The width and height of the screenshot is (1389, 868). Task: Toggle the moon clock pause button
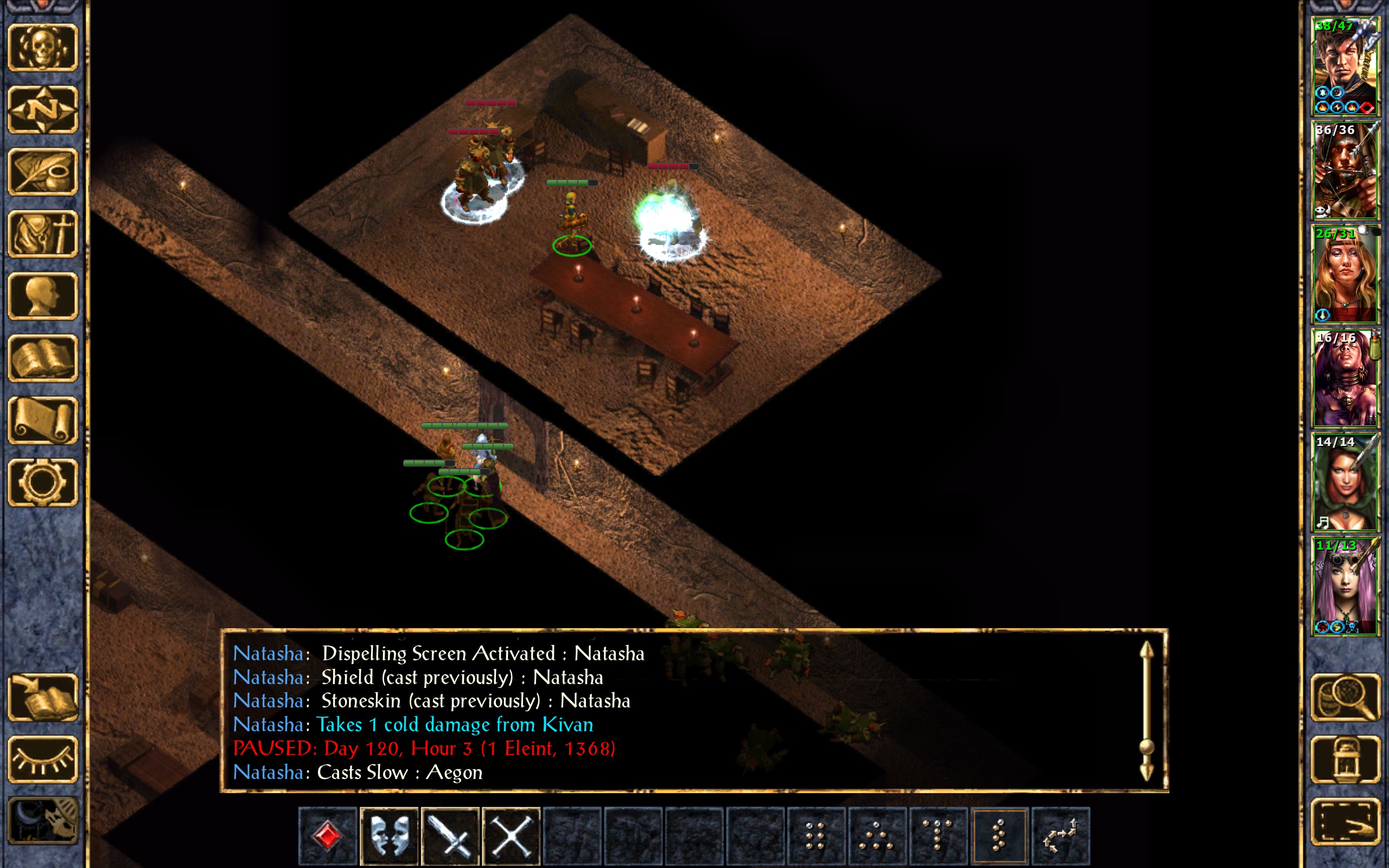tap(42, 822)
